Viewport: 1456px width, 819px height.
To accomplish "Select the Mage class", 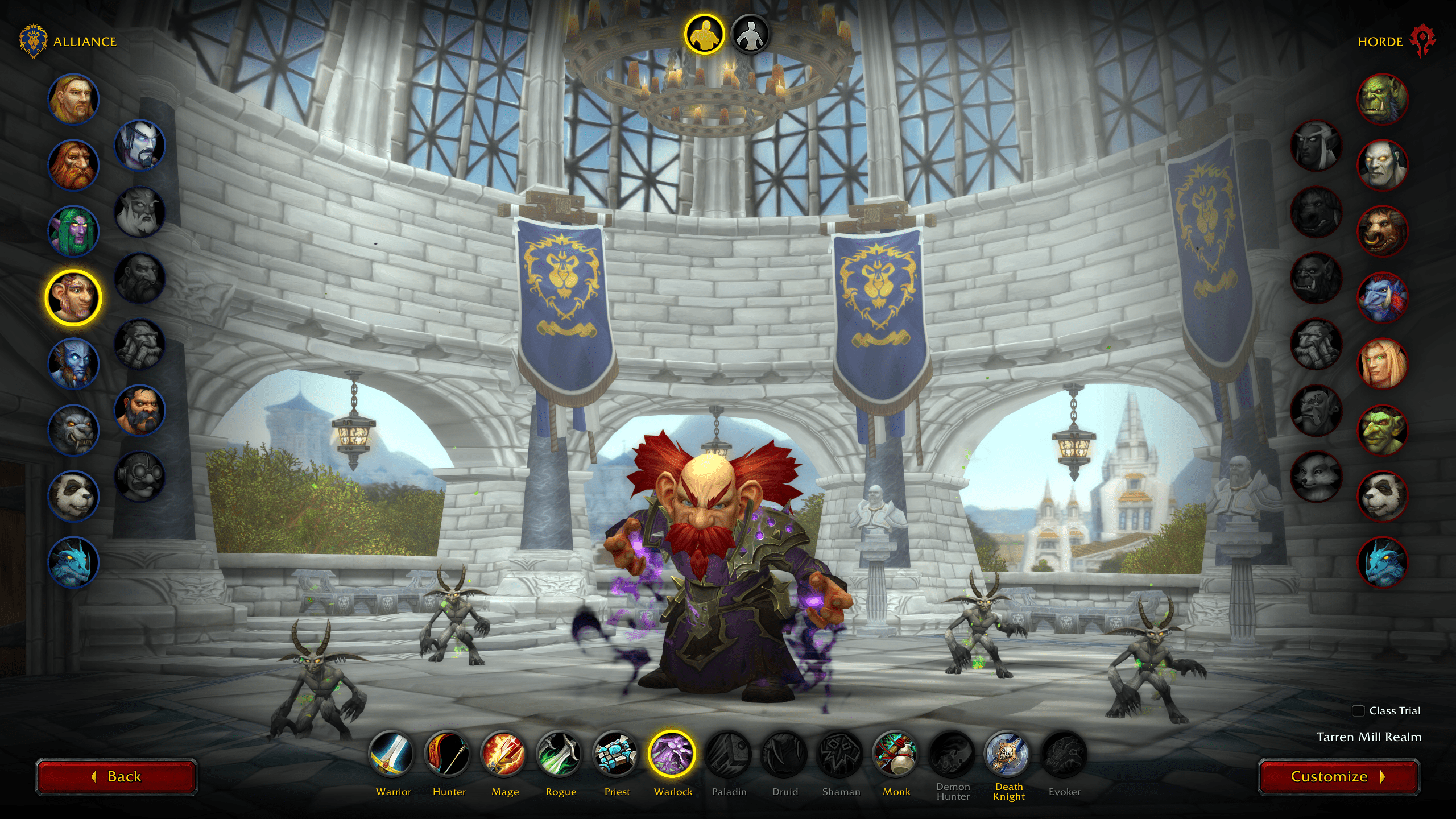I will tap(504, 754).
